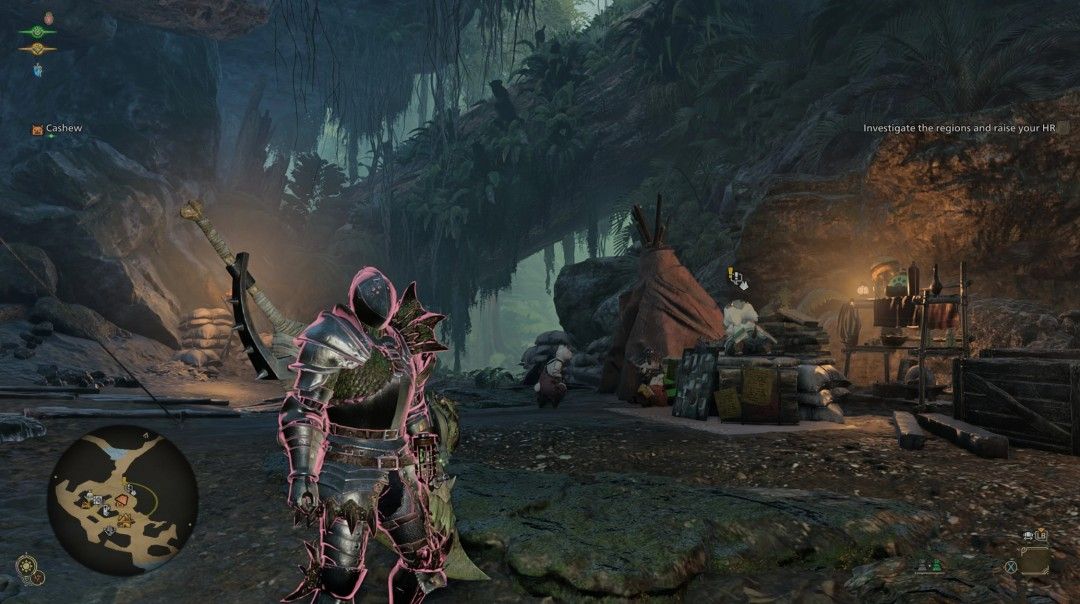Open the circular camp minimap
This screenshot has width=1080, height=604.
point(122,499)
